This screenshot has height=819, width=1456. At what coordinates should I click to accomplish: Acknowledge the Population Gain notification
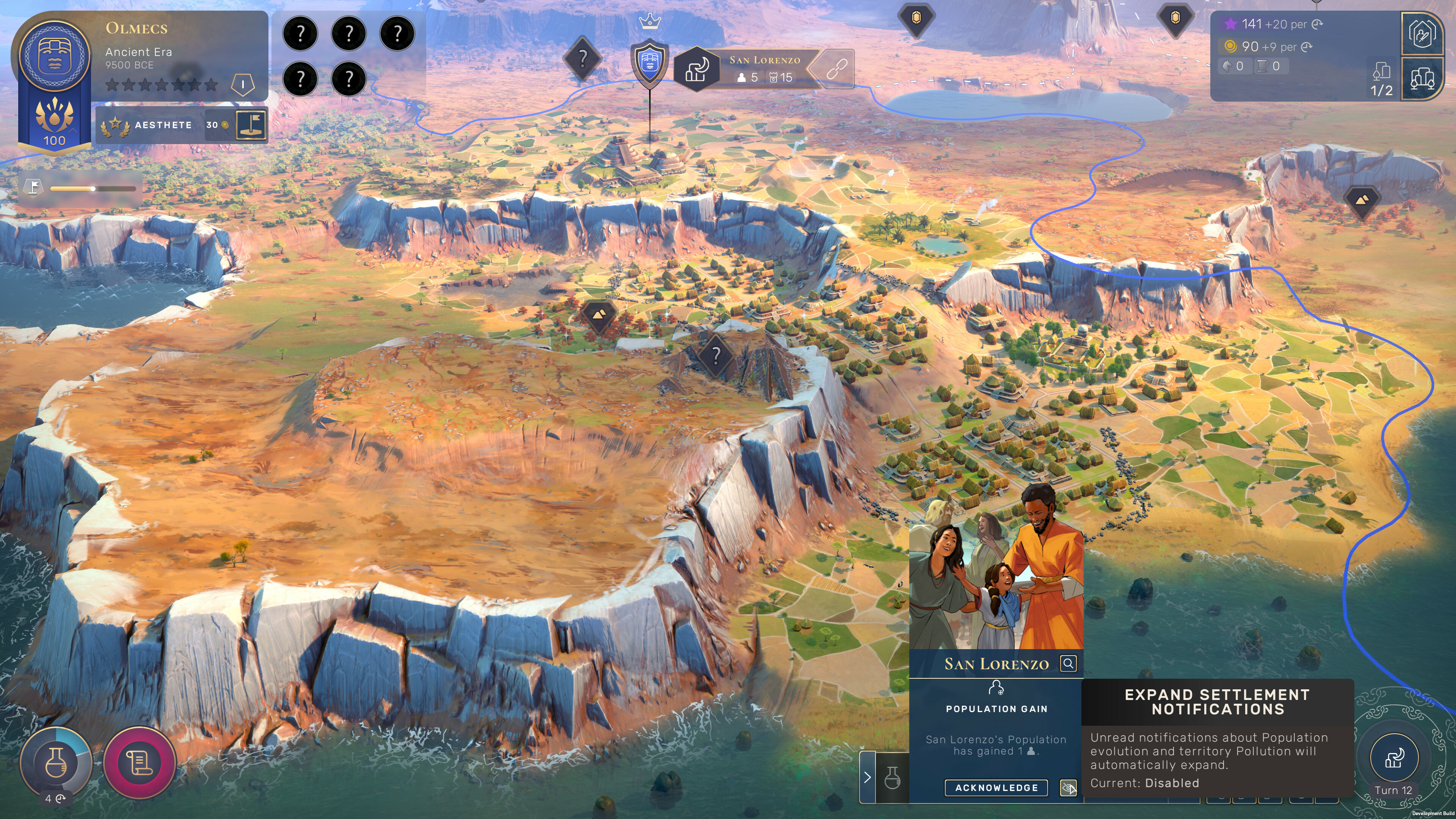(996, 788)
